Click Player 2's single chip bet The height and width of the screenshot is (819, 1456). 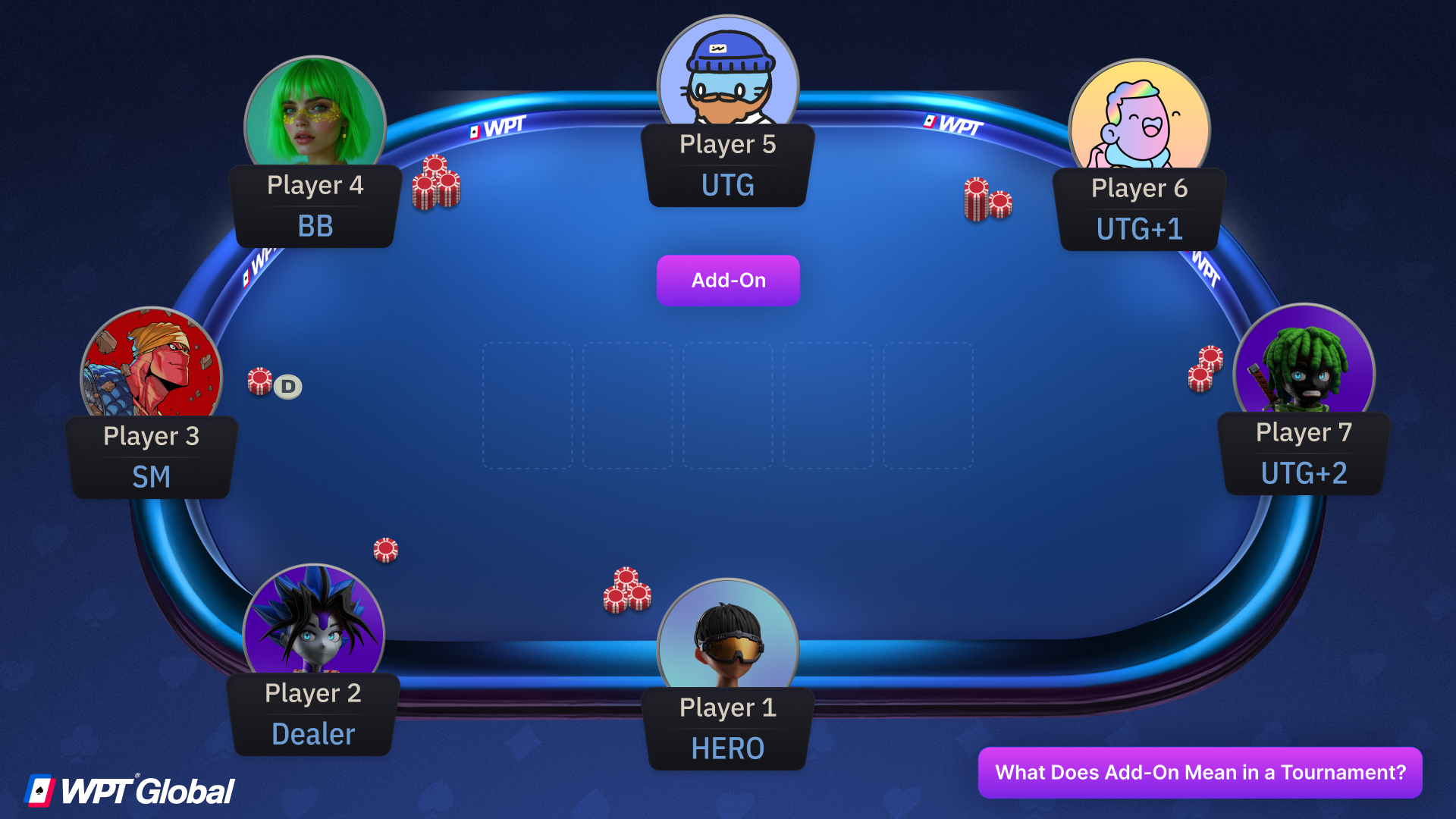[x=384, y=549]
